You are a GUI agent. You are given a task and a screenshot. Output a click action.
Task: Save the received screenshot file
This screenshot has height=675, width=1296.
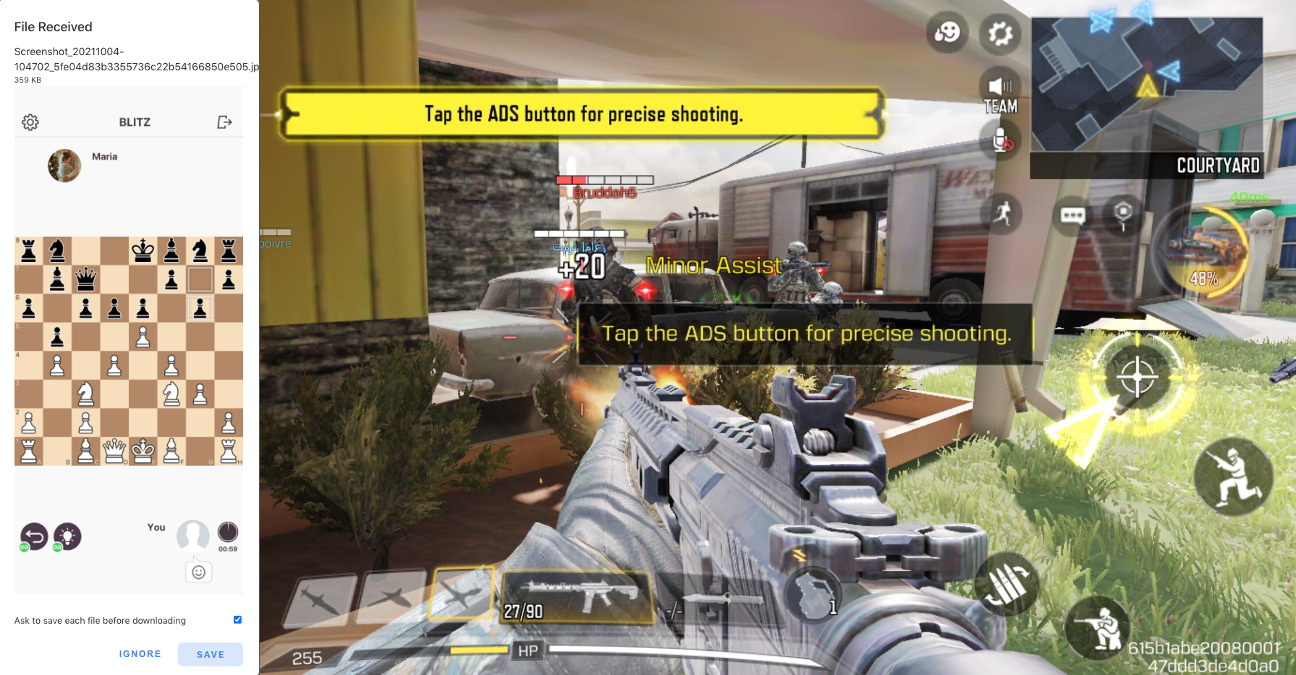(x=210, y=654)
